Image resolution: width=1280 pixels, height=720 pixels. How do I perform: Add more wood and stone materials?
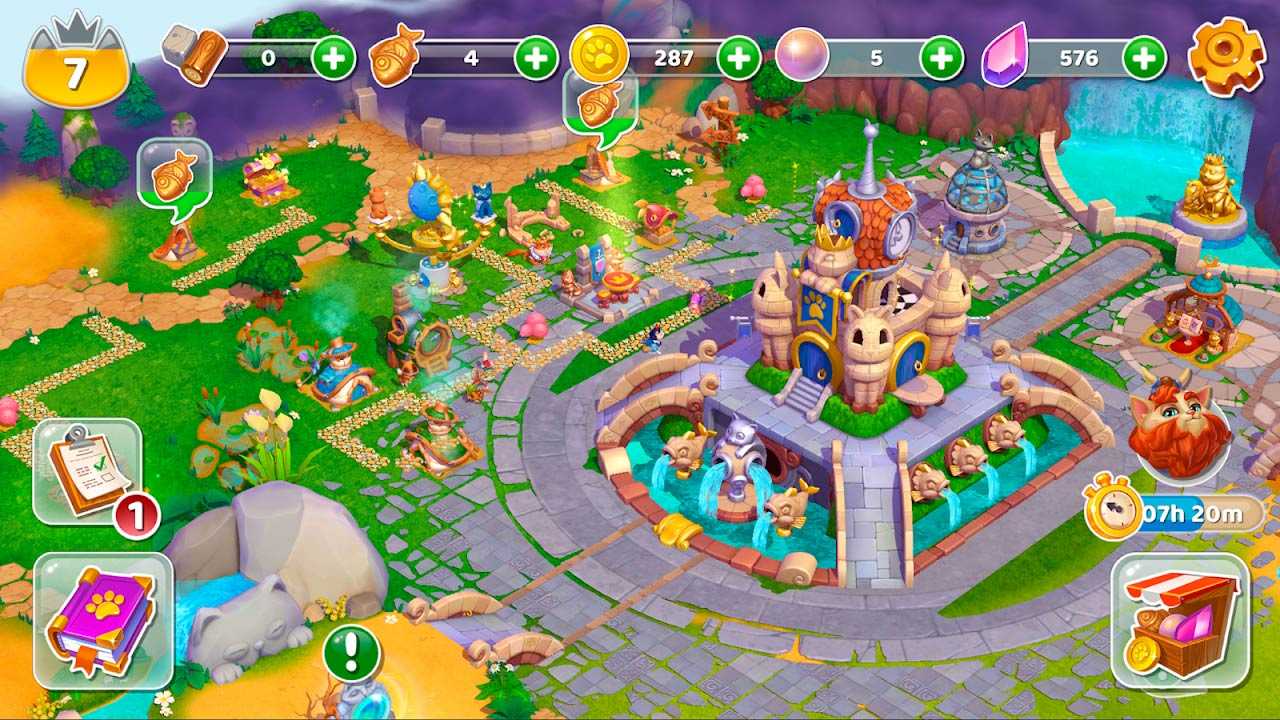(x=333, y=58)
